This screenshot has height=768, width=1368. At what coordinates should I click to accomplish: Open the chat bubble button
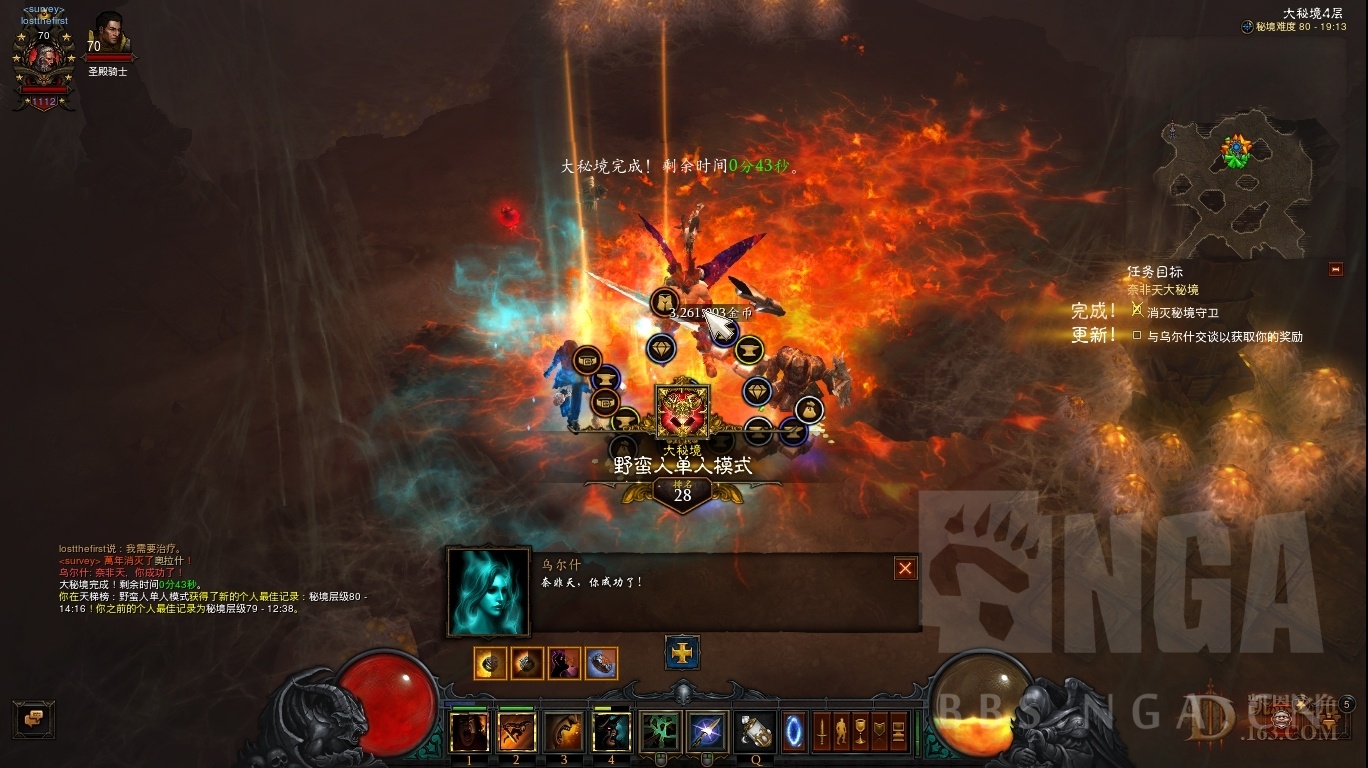coord(33,718)
